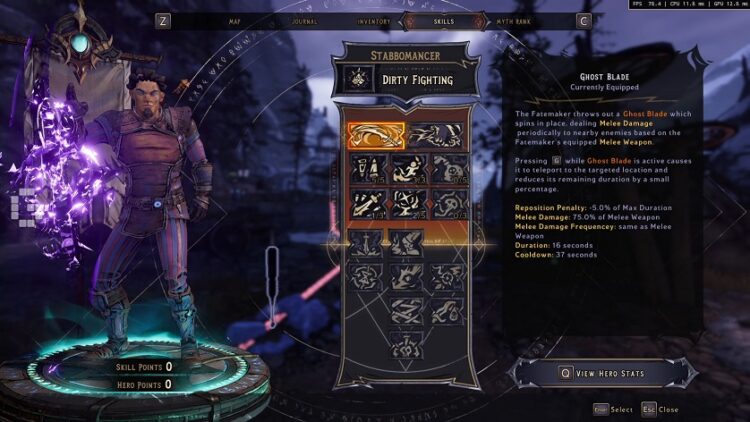Select the highlighted Ghost Blade action skill
The height and width of the screenshot is (422, 750).
coord(376,135)
